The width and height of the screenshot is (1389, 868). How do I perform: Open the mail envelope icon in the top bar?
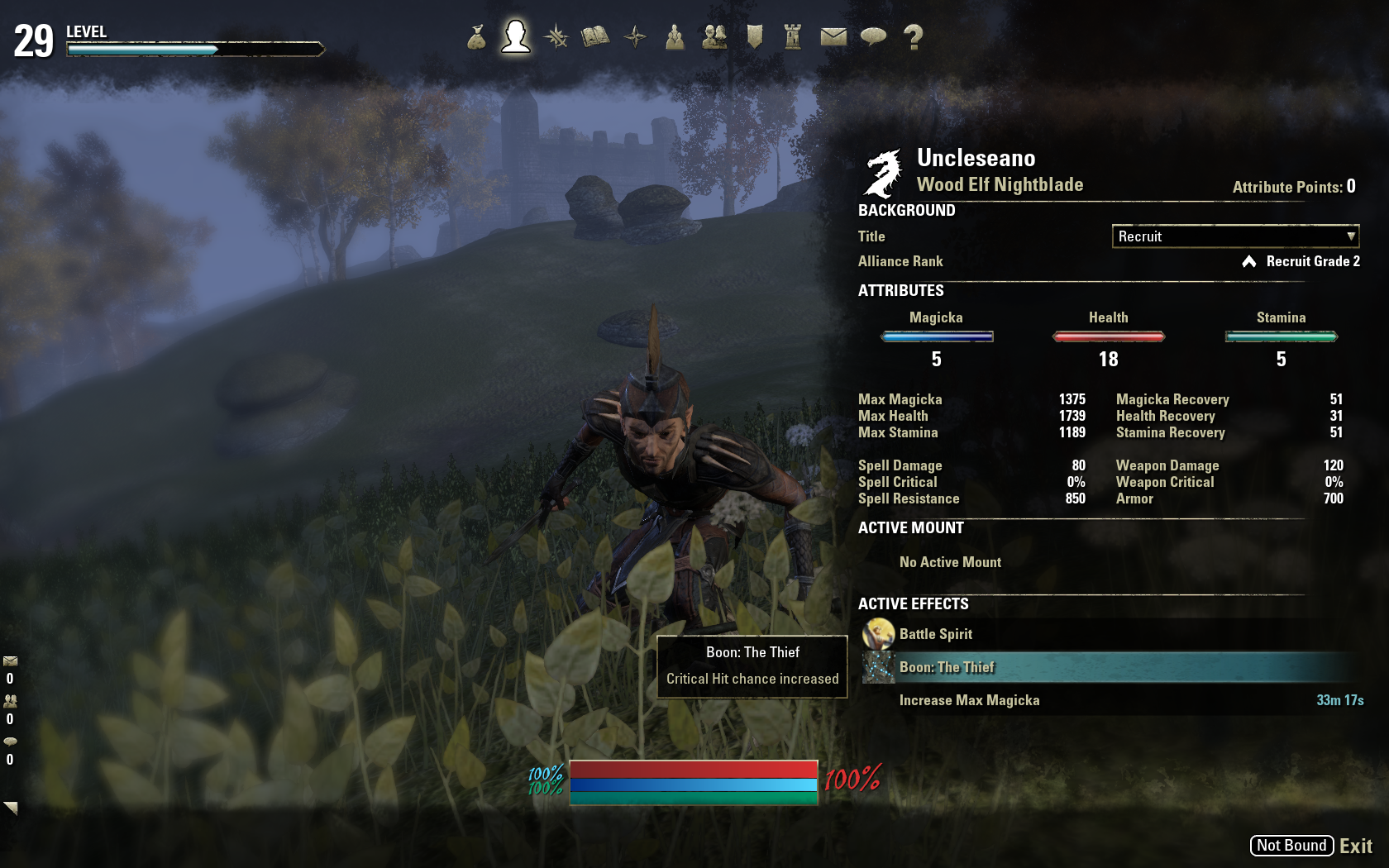click(x=833, y=37)
